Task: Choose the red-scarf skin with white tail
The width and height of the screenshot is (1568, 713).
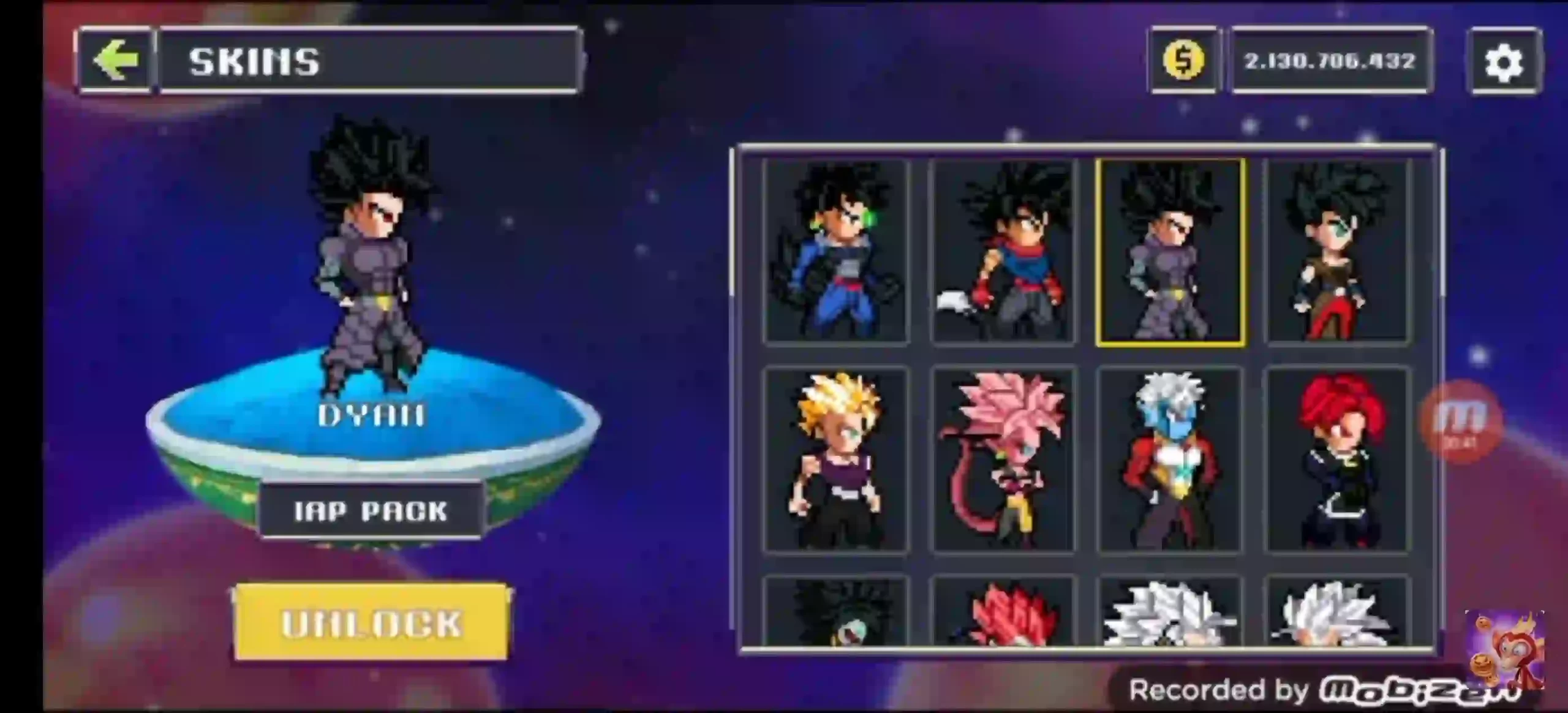Action: (1003, 251)
